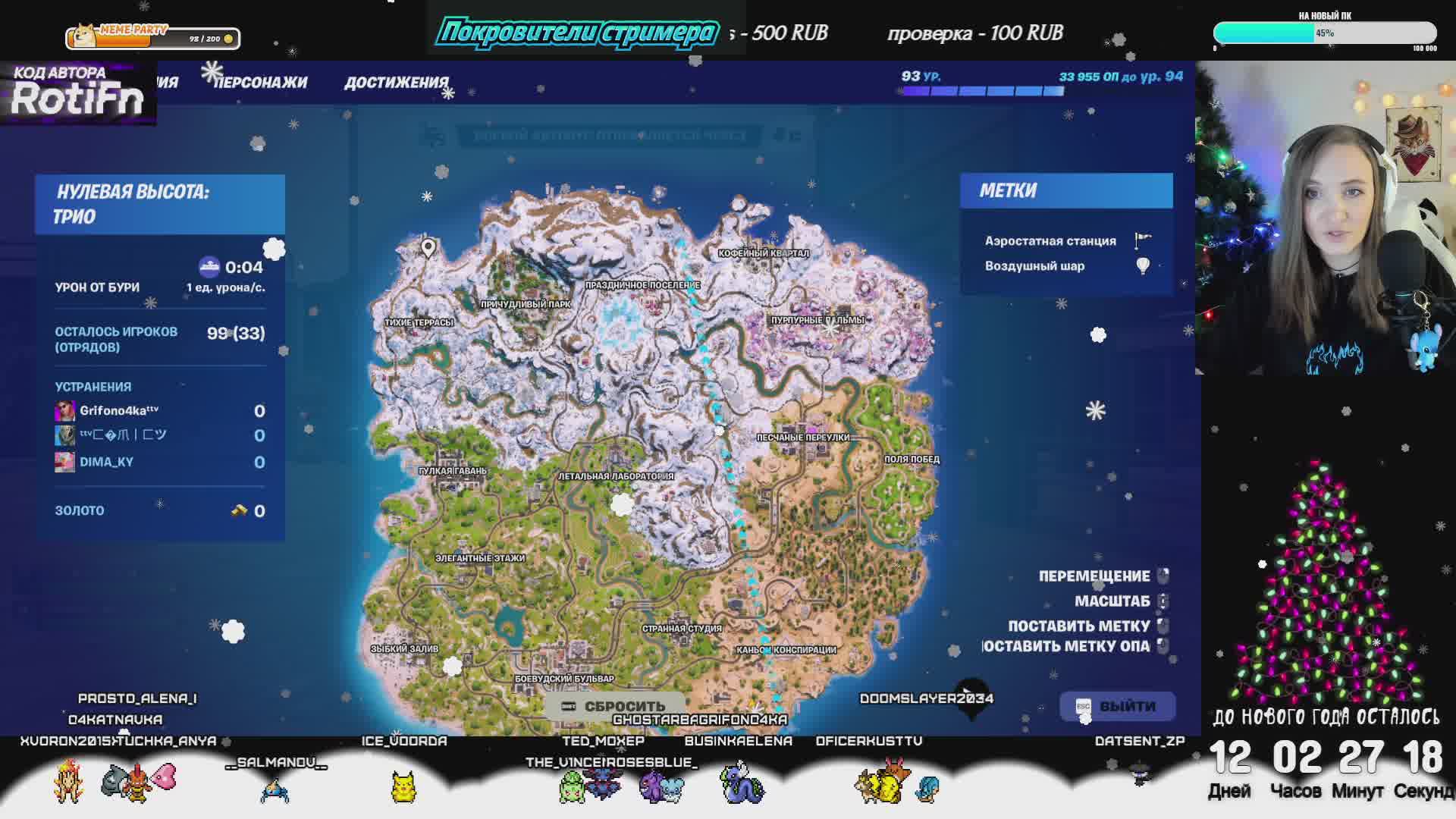This screenshot has height=819, width=1456.
Task: Choose the Воздушный шар legend entry
Action: (1035, 266)
